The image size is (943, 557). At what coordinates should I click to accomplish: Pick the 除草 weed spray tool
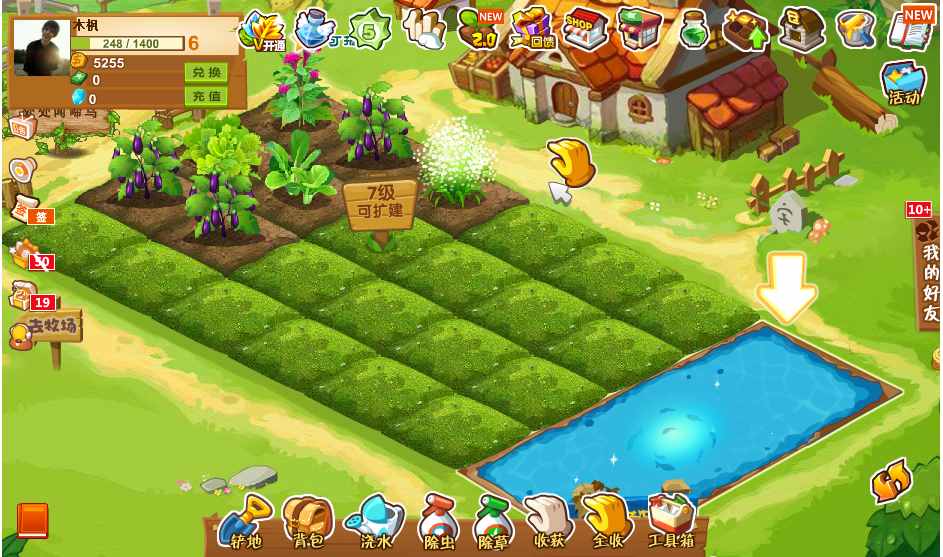coord(493,522)
